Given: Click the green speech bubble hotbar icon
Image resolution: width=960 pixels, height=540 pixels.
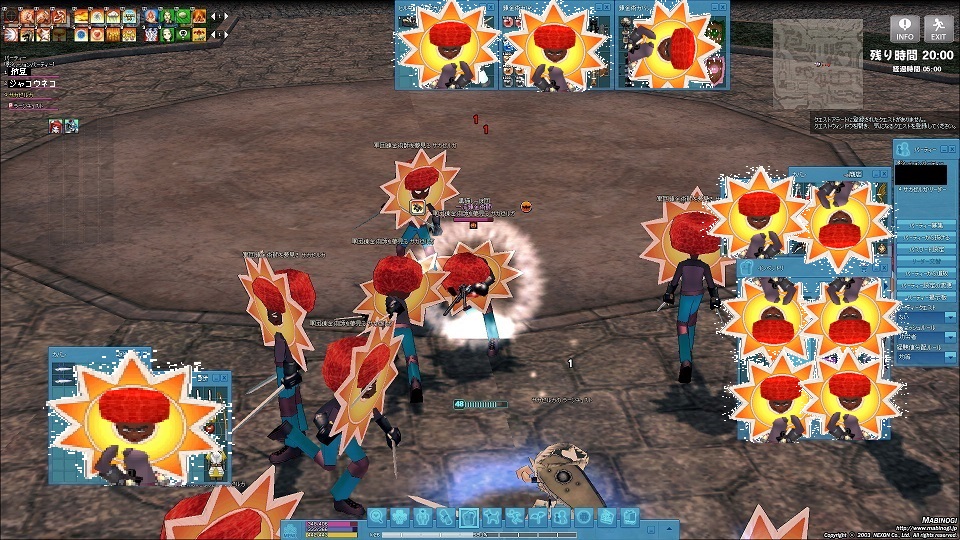Looking at the screenshot, I should 184,33.
